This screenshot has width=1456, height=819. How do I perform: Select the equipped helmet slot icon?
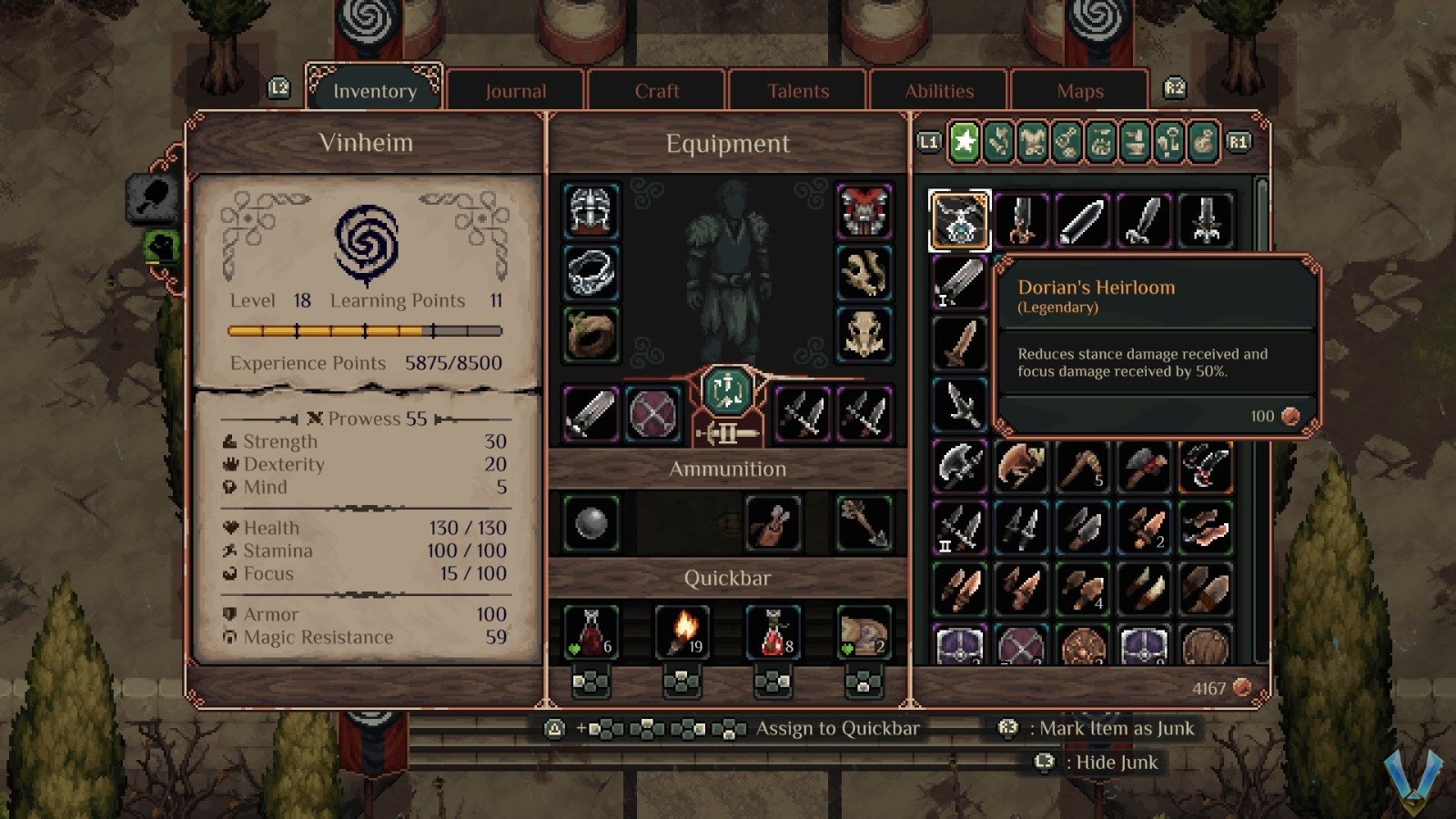click(x=590, y=213)
